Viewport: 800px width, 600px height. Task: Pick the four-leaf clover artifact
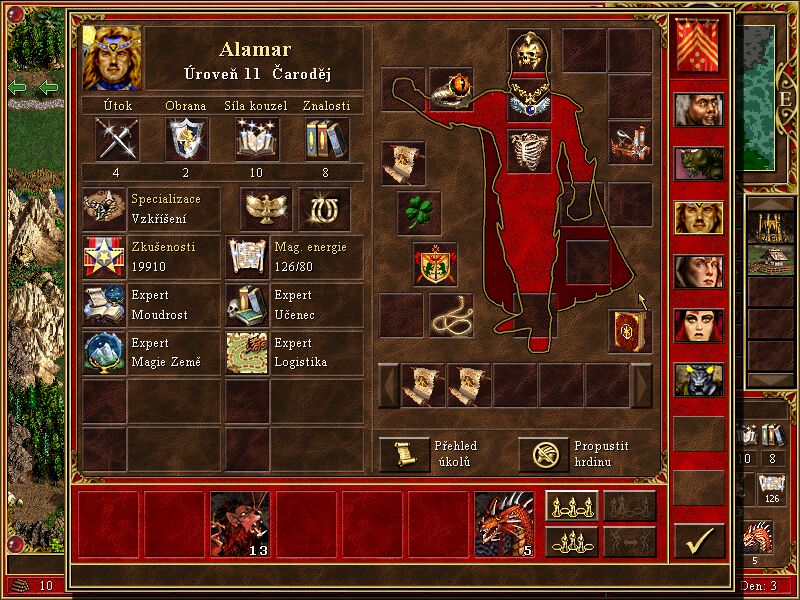pyautogui.click(x=419, y=213)
